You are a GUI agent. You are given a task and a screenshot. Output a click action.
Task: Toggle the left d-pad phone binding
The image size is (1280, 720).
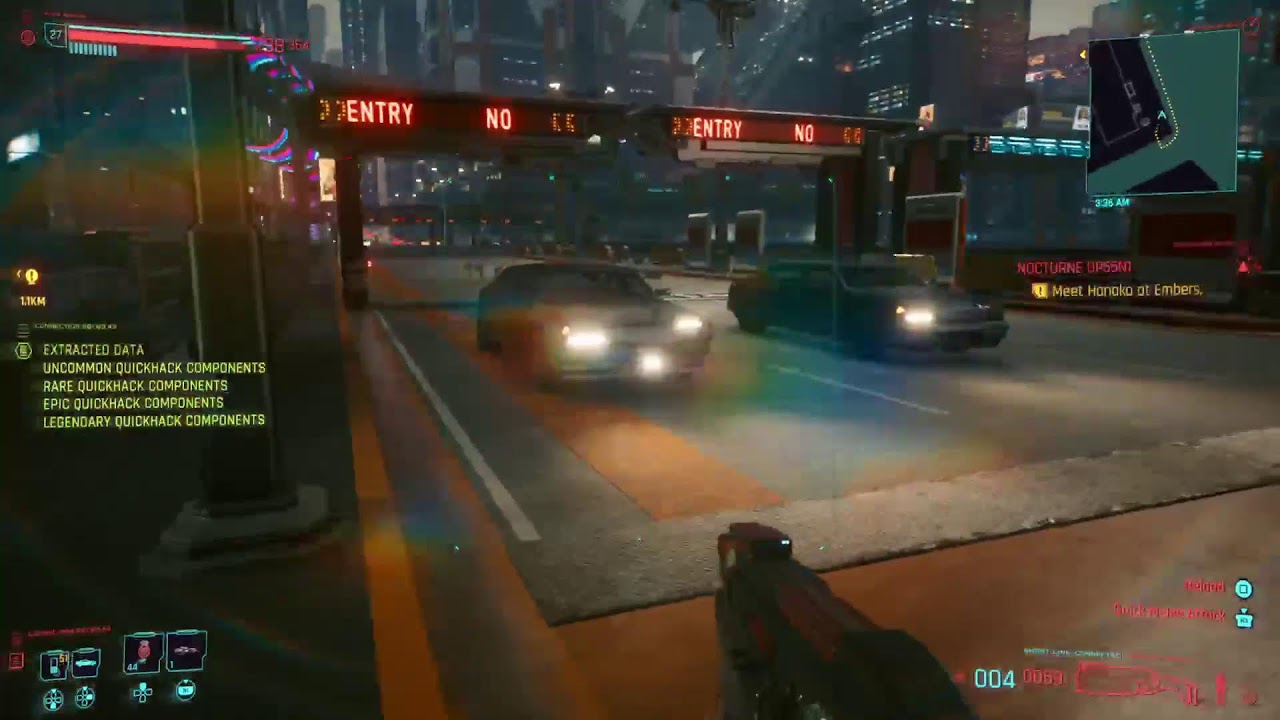click(53, 698)
